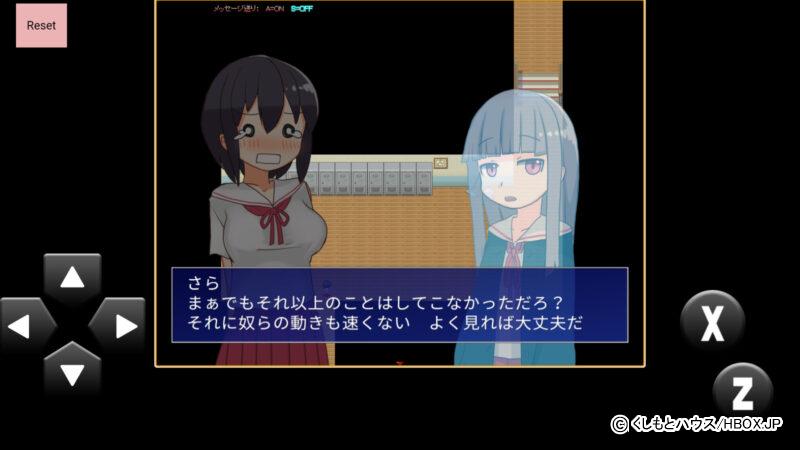Tap the down arrow on the D-pad
Screen dimensions: 800x450
(72, 371)
